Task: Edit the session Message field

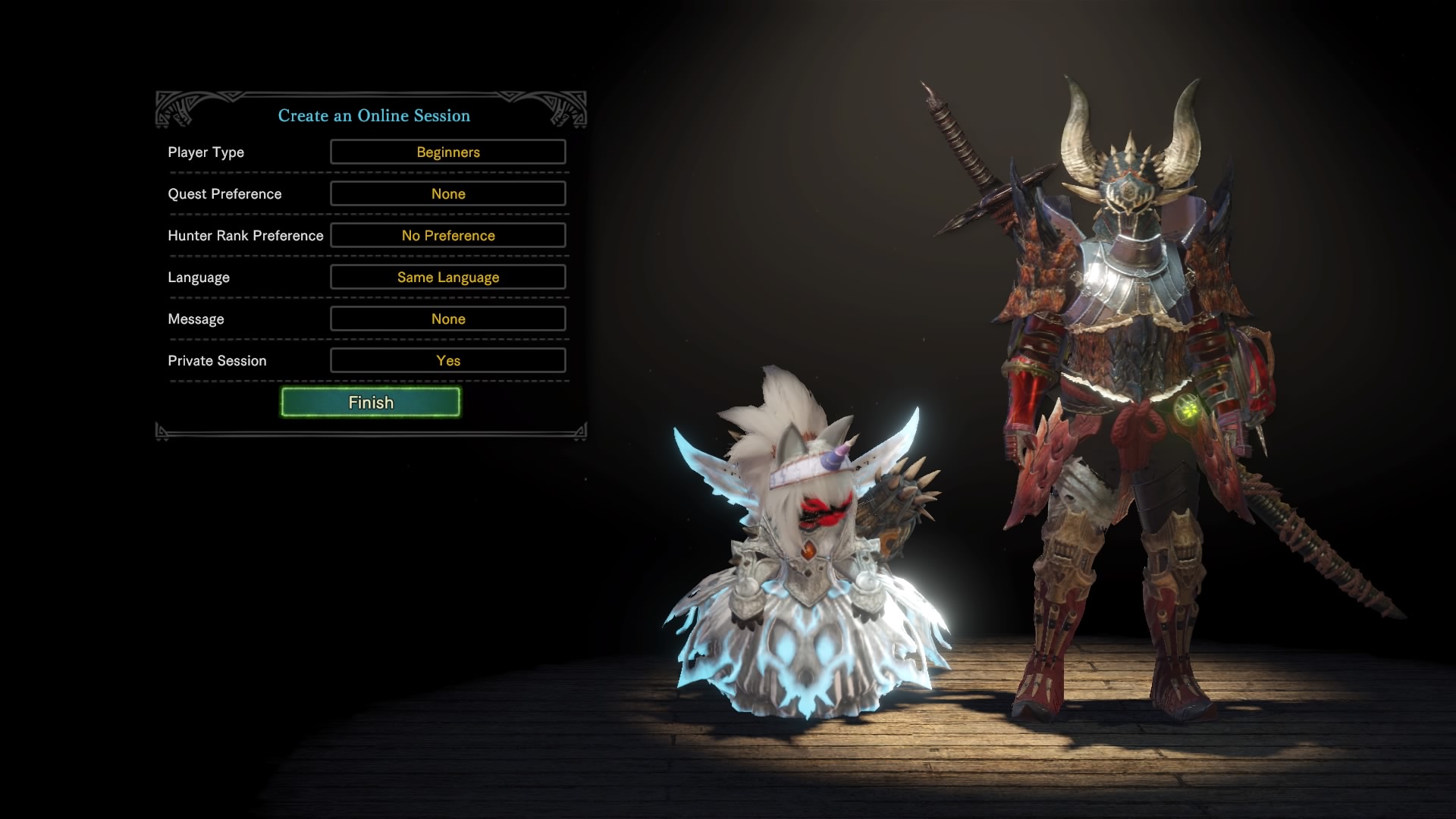Action: 447,318
